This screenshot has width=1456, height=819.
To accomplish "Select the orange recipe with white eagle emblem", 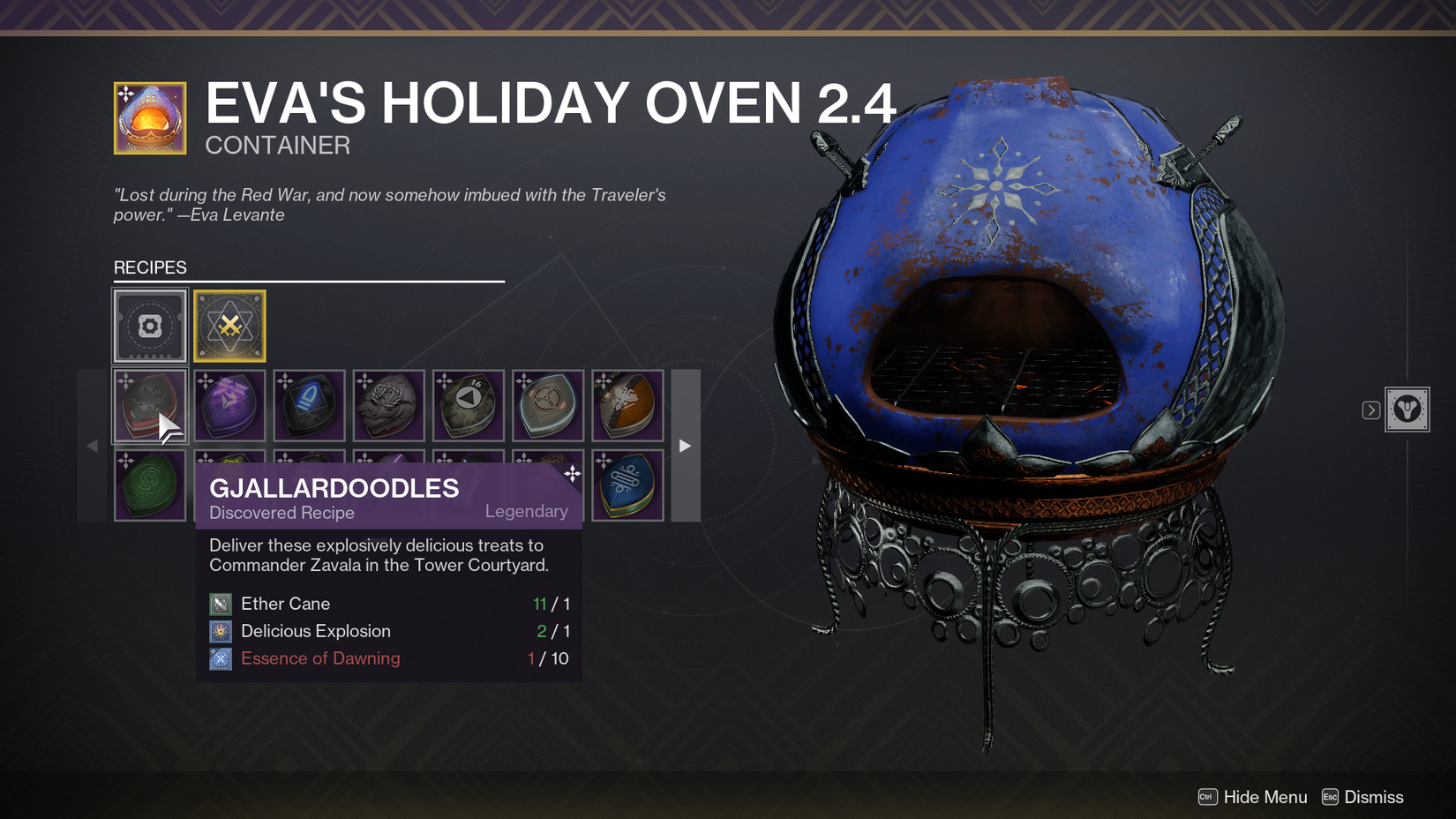I will [x=627, y=406].
